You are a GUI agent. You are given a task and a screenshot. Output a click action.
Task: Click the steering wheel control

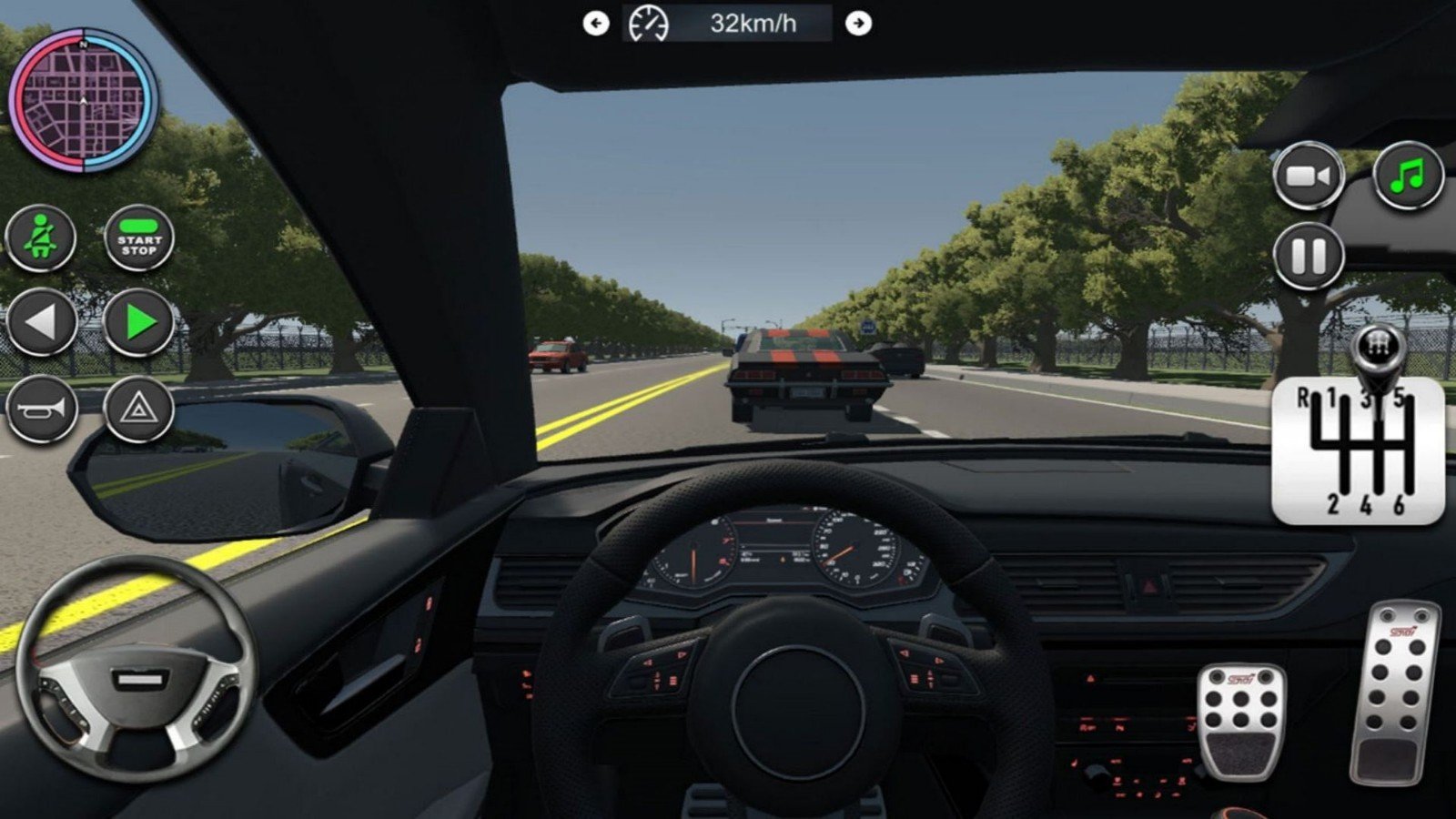coord(136,672)
